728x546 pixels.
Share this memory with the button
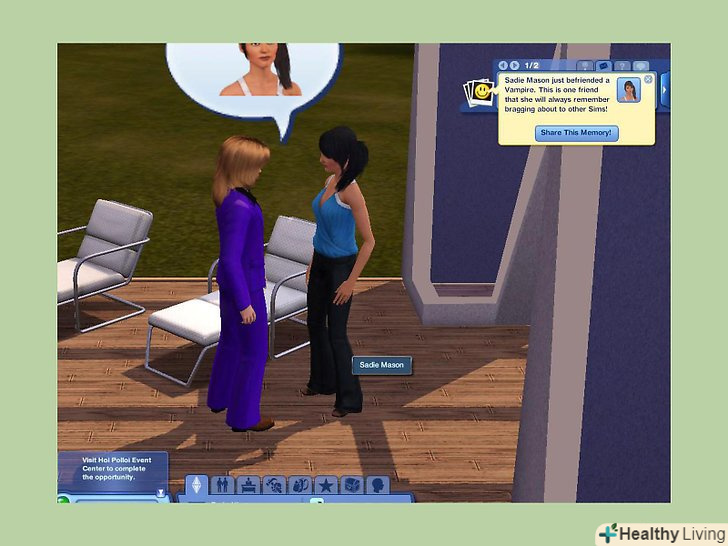point(575,133)
